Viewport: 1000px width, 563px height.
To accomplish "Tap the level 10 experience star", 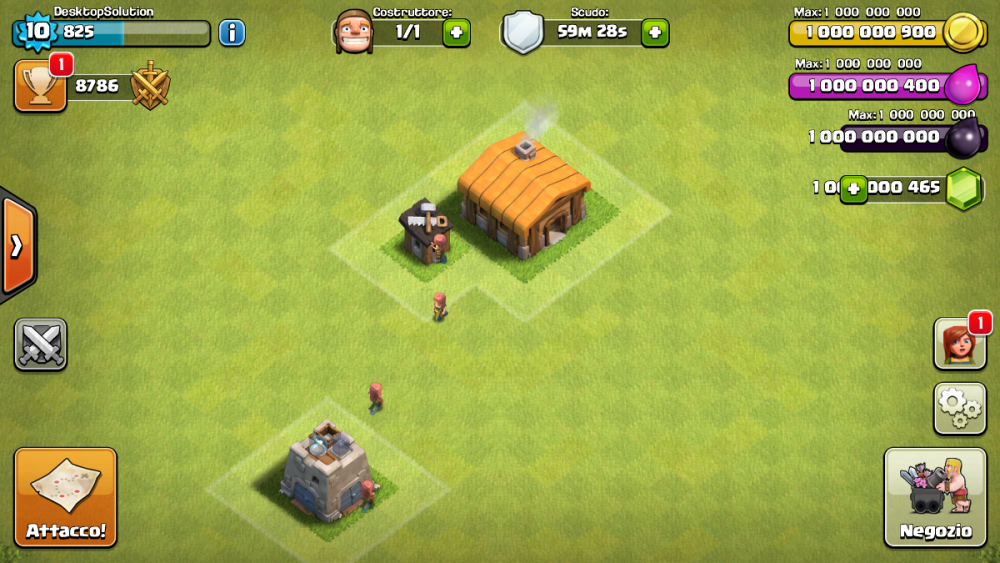I will [x=36, y=31].
